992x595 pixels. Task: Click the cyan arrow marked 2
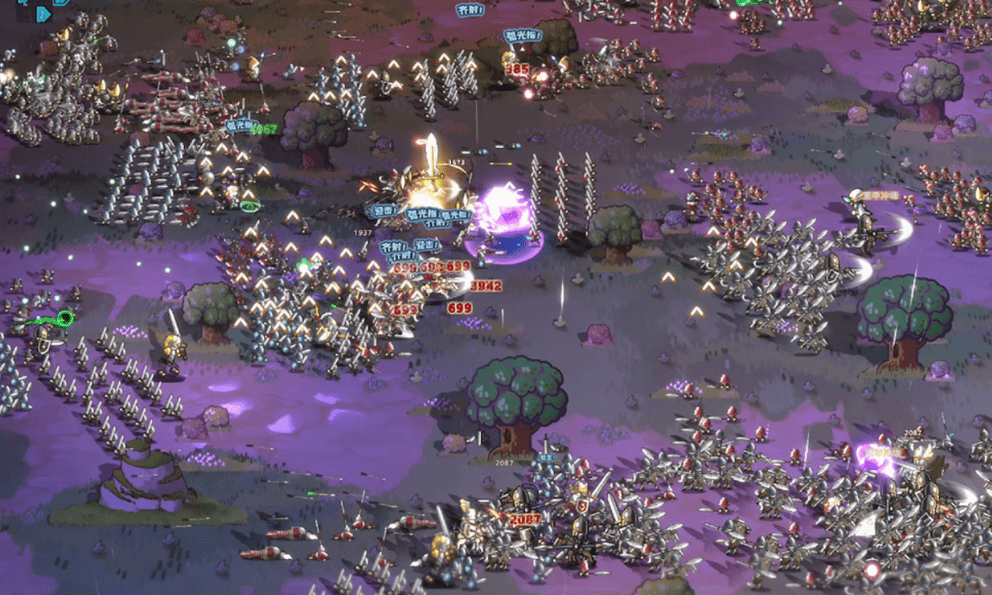(x=42, y=14)
